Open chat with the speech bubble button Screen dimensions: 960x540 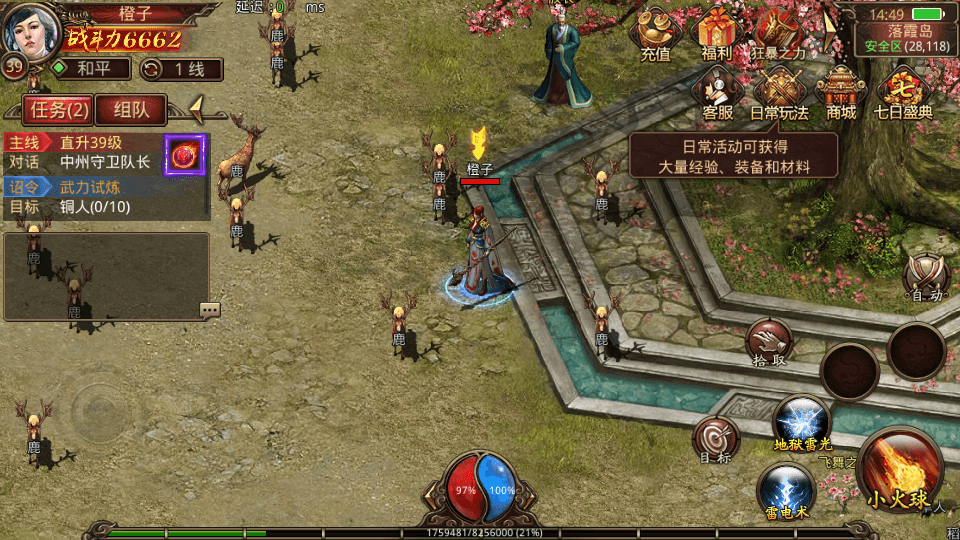[209, 310]
